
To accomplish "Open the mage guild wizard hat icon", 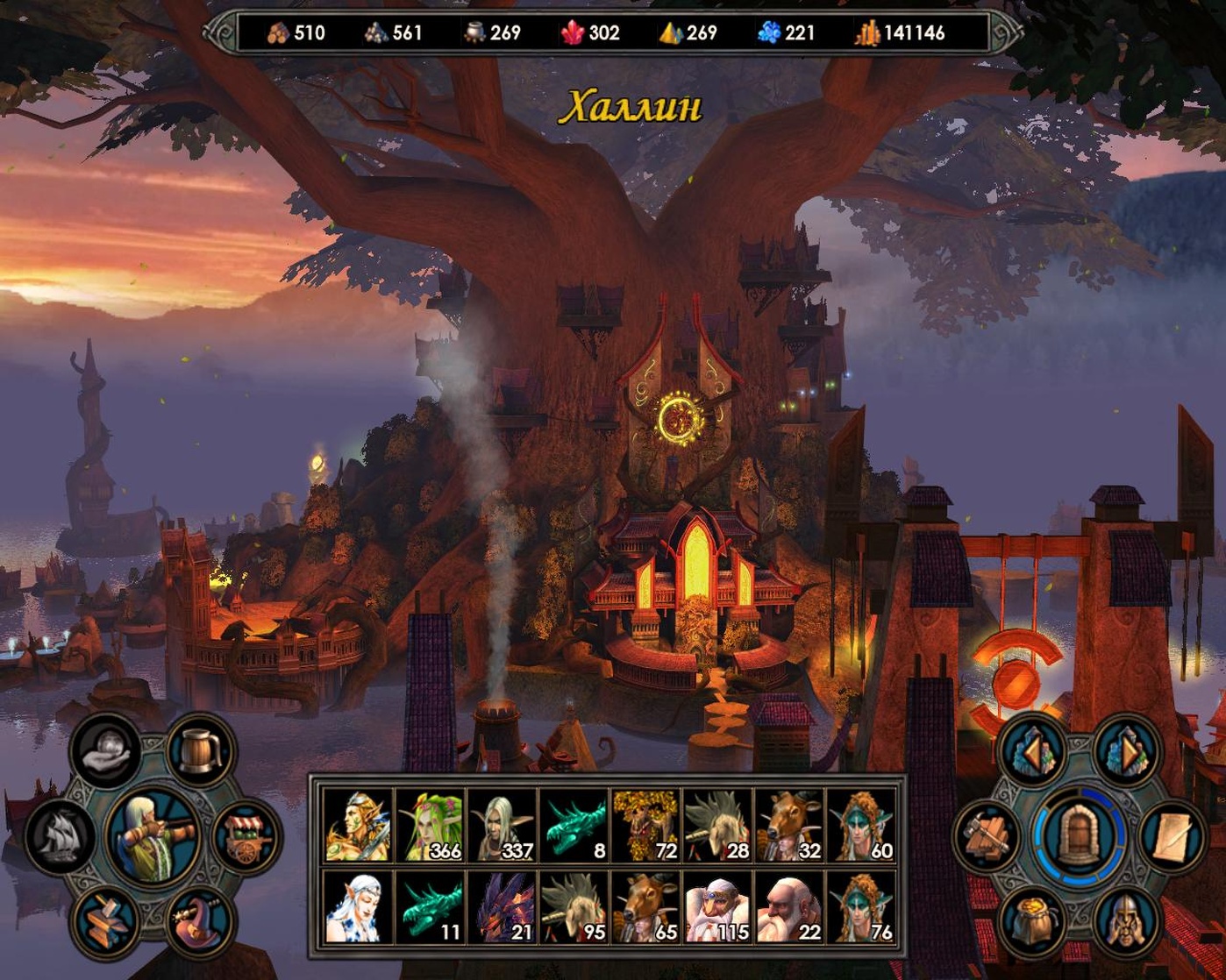I will [x=200, y=920].
